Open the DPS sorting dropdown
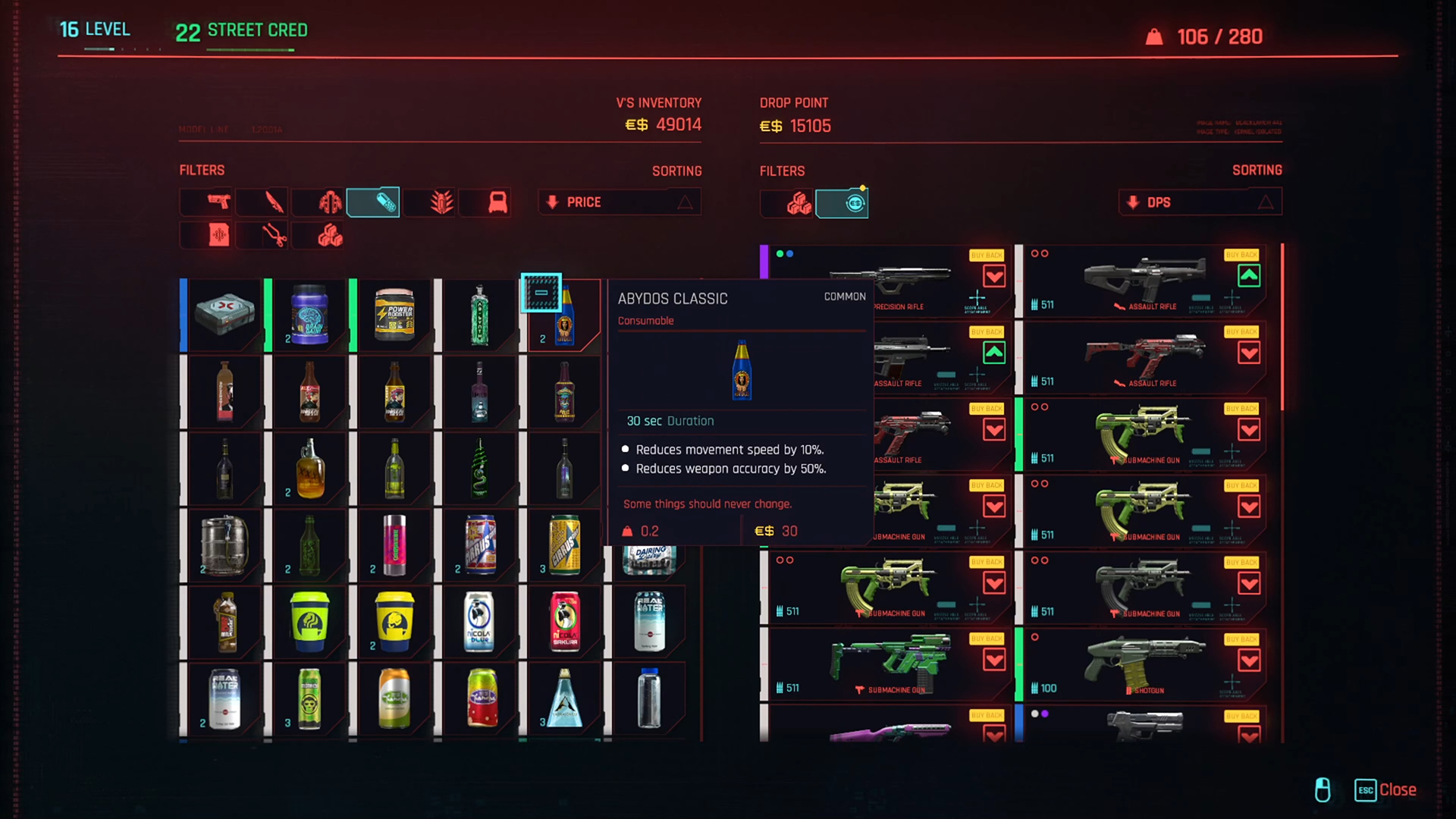This screenshot has height=819, width=1456. 1200,202
